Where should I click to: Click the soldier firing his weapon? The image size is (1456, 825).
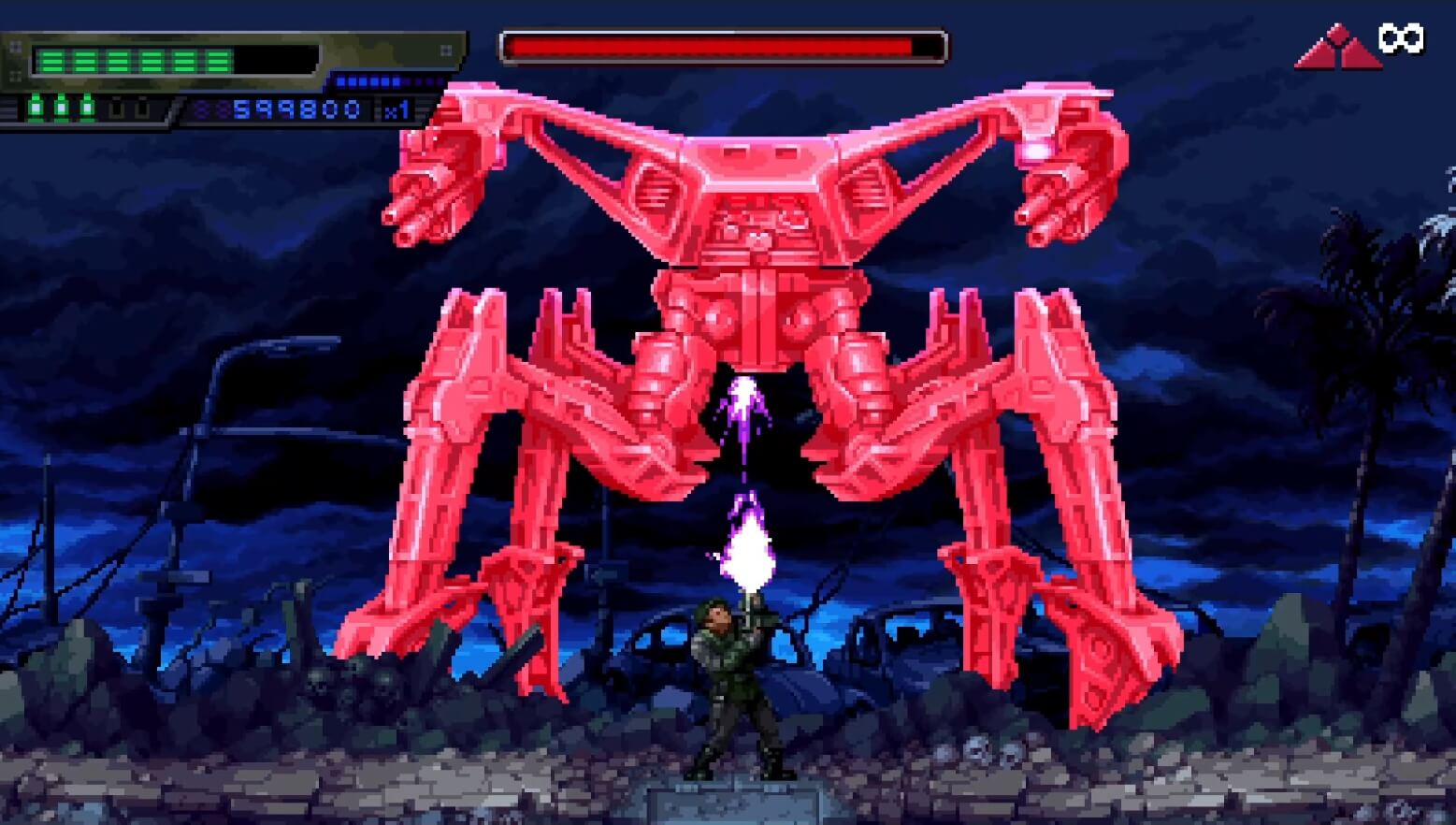729,673
